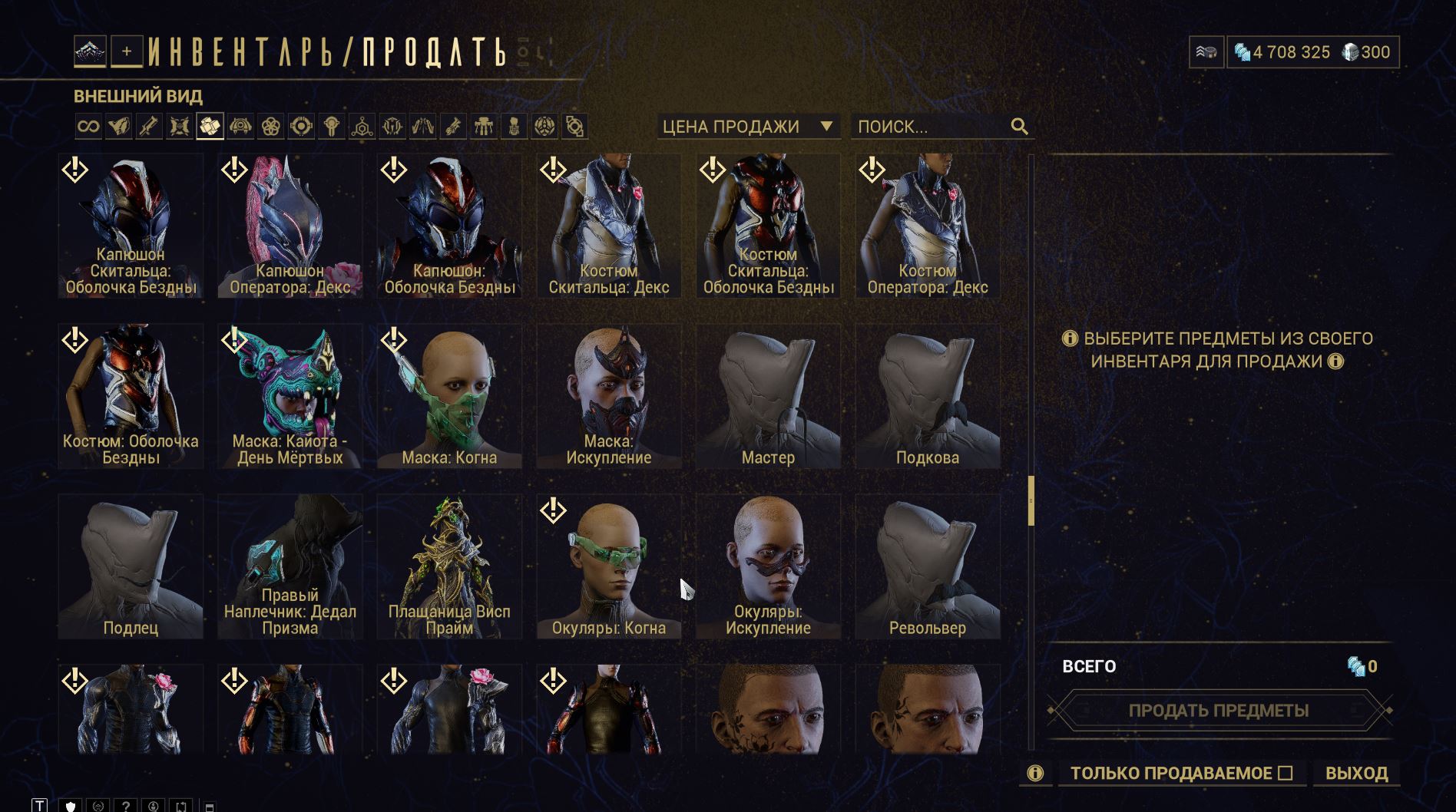Select the Костюм Скитальца: Декс item
The image size is (1456, 812).
(x=609, y=226)
